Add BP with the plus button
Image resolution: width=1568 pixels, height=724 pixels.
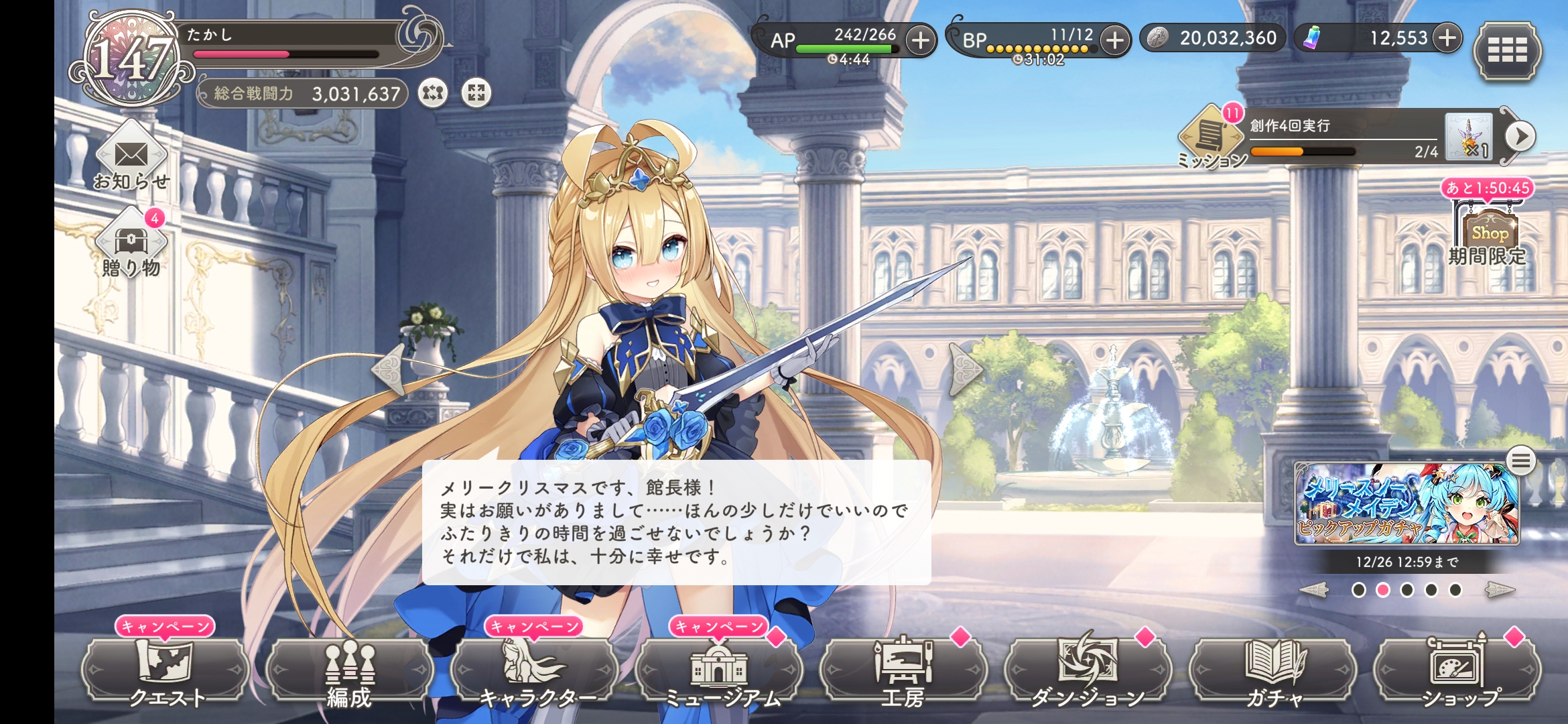click(1114, 40)
